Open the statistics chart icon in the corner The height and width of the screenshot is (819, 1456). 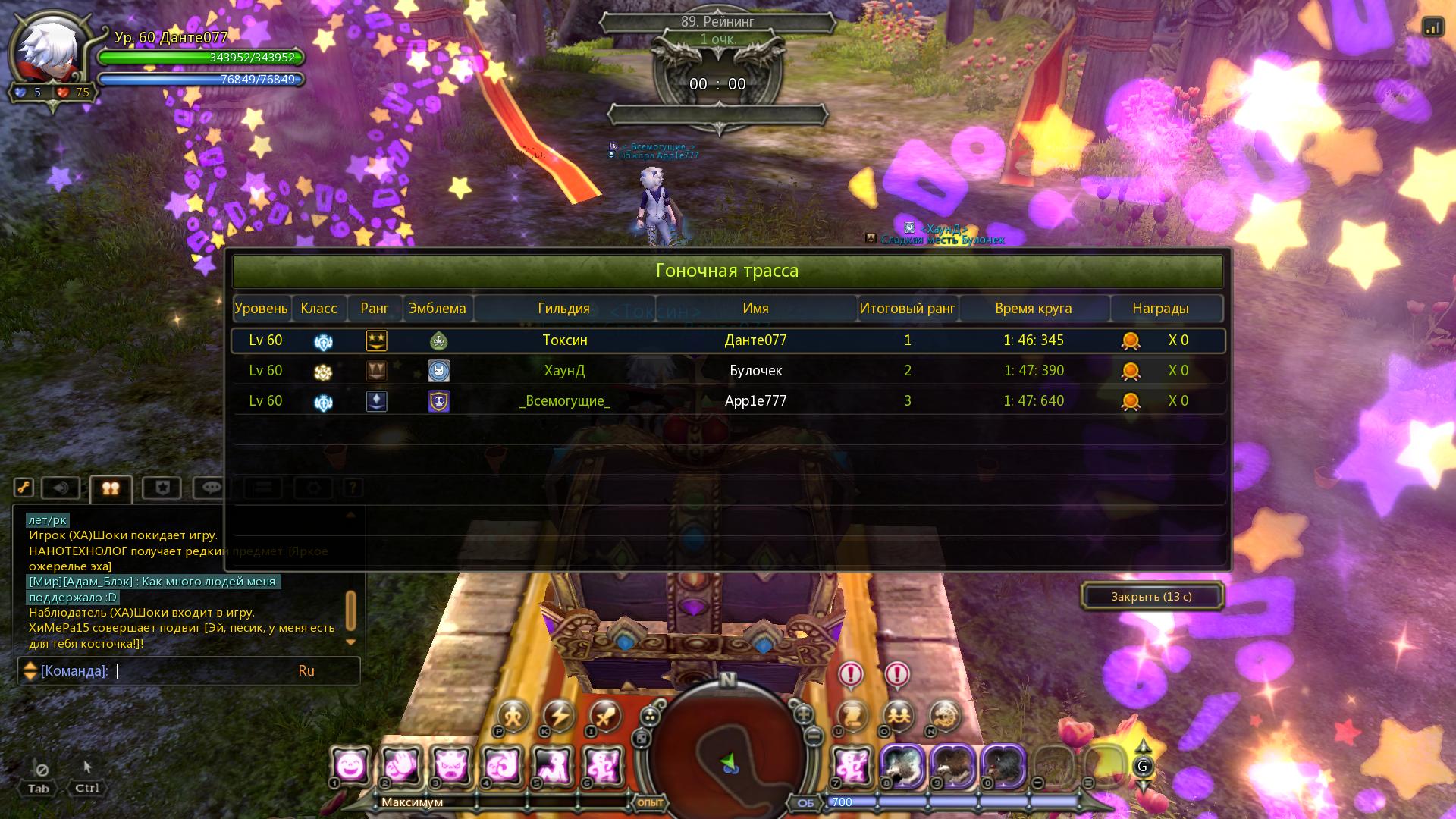1432,27
